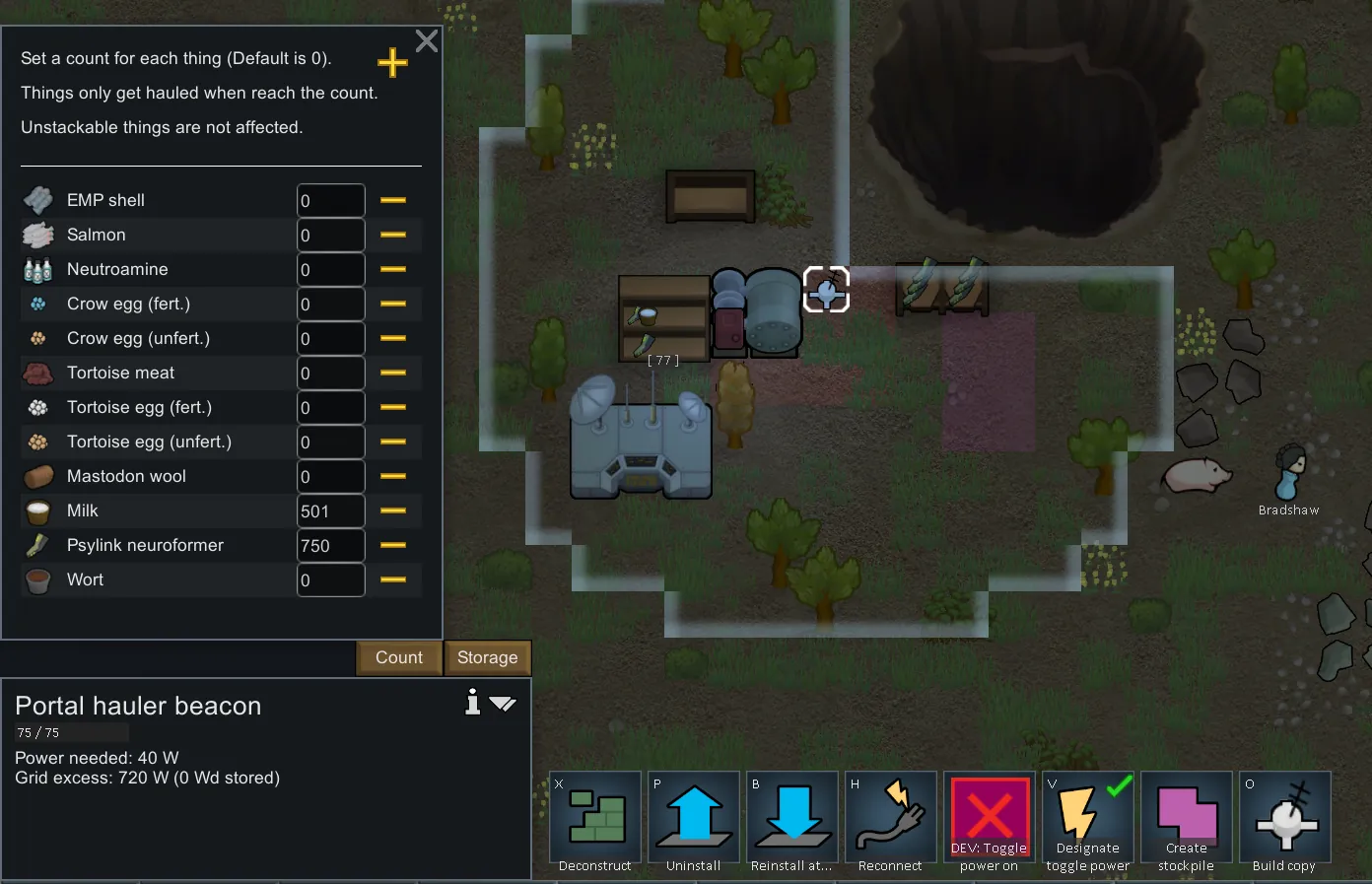Show info for Portal hauler beacon
1372x884 pixels.
coord(473,702)
